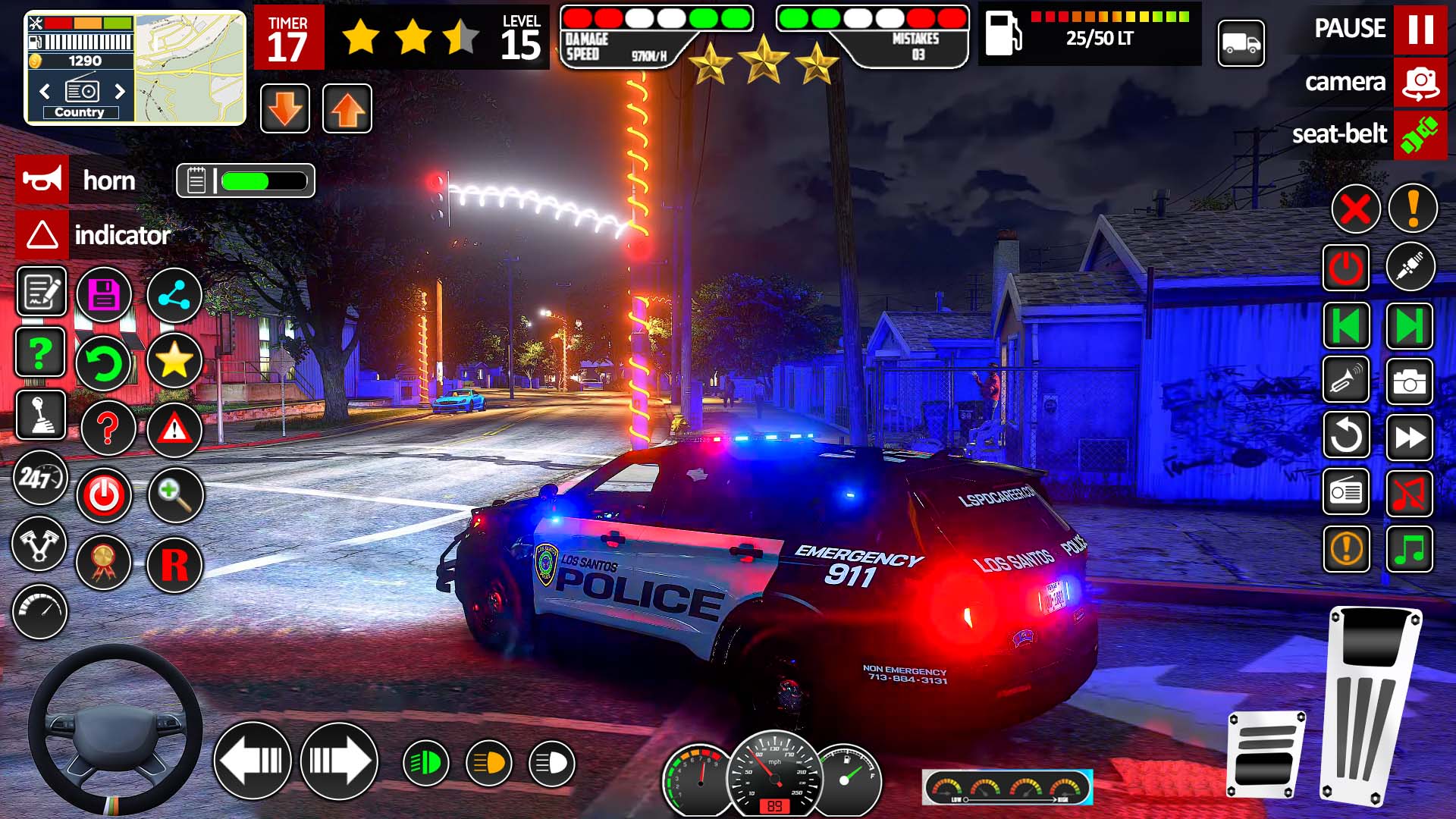Steer left with the left arrow
The image size is (1456, 819).
253,761
